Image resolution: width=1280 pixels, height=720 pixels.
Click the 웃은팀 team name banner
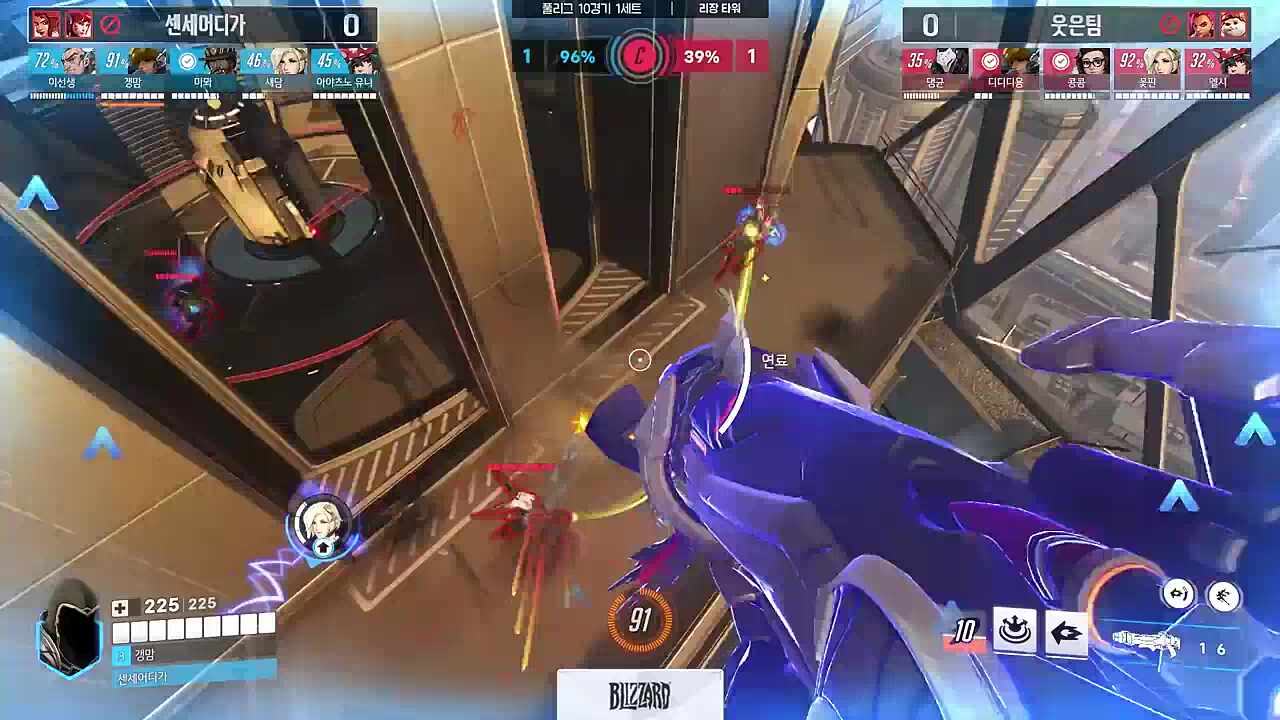[x=1076, y=24]
